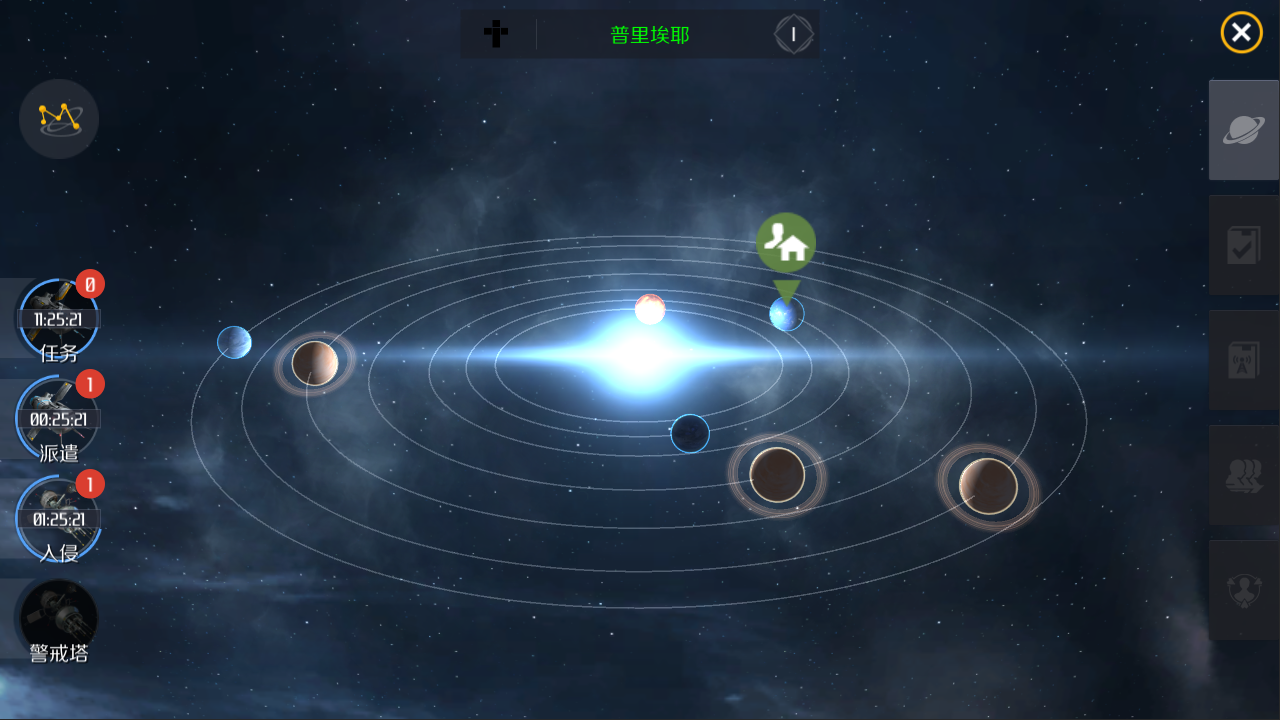Screen dimensions: 1280x720
Task: Switch to the ringed planet tab
Action: coord(1244,130)
